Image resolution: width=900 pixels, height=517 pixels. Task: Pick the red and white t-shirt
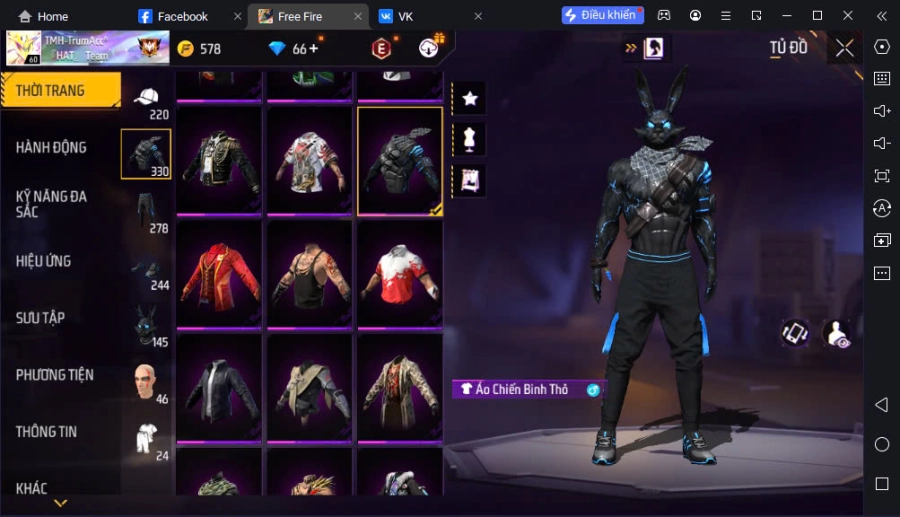pos(399,274)
